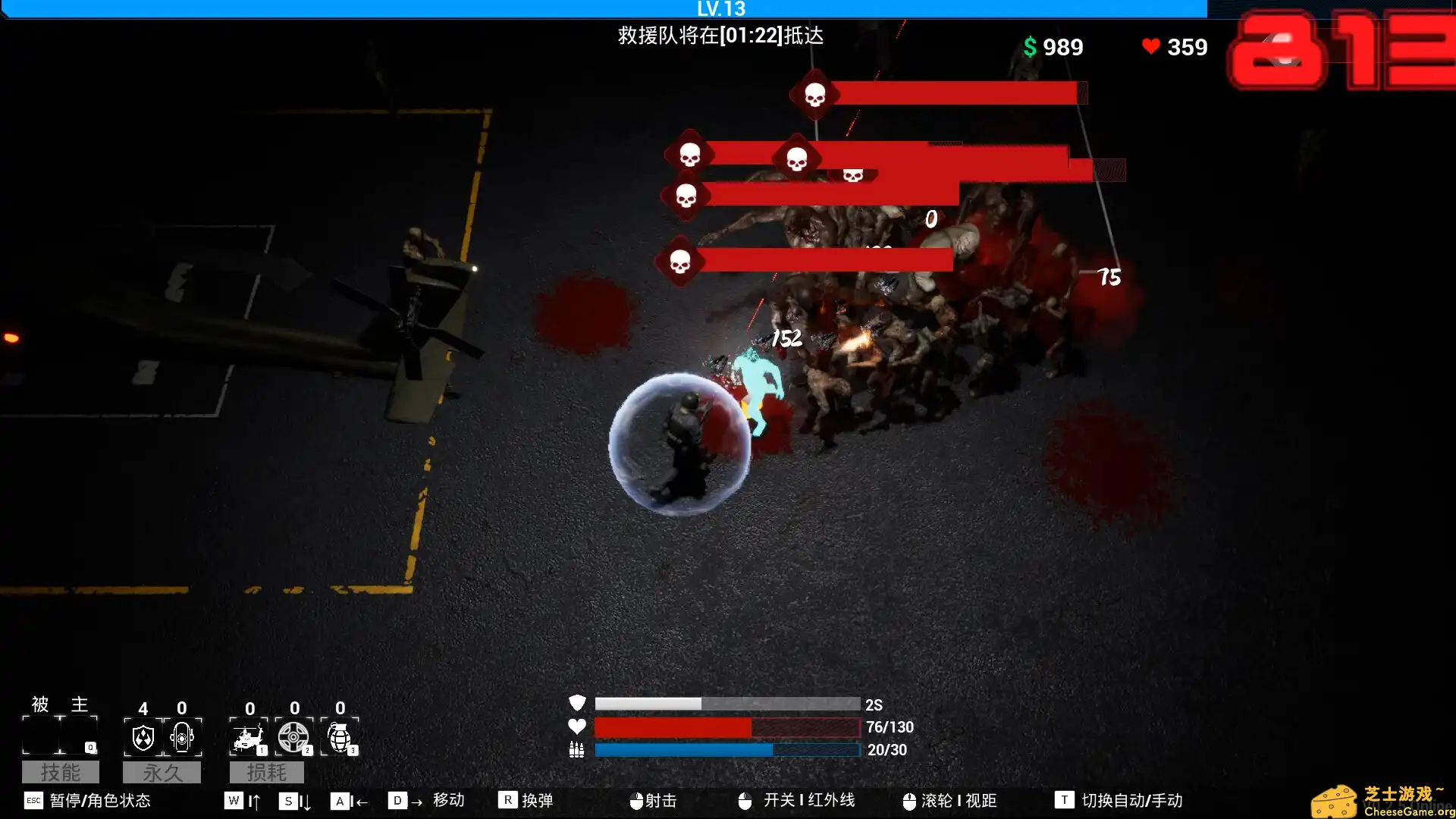Click the red 76/130 health bar
Image resolution: width=1456 pixels, height=819 pixels.
(675, 726)
